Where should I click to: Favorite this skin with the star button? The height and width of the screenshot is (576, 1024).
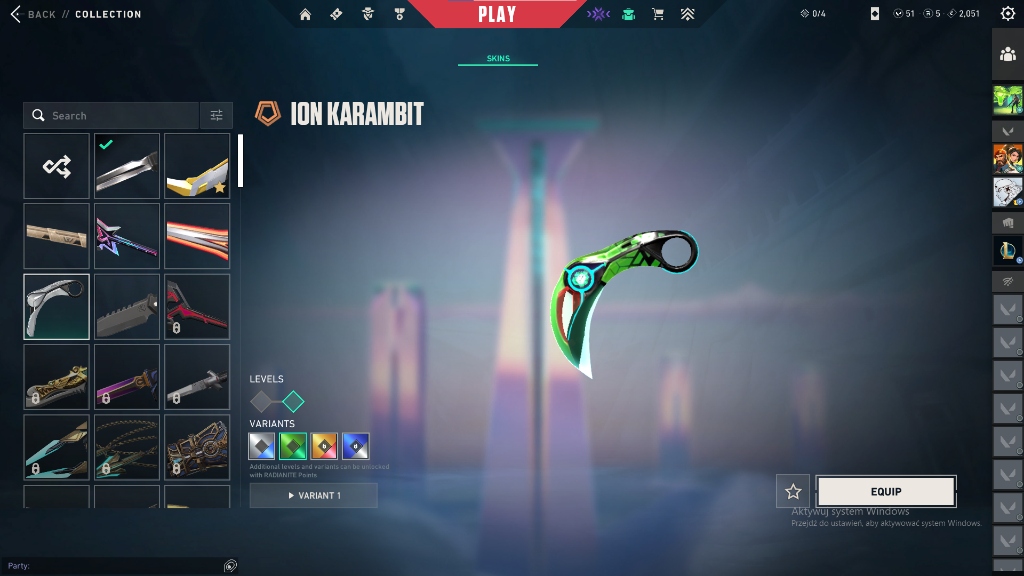click(x=793, y=491)
